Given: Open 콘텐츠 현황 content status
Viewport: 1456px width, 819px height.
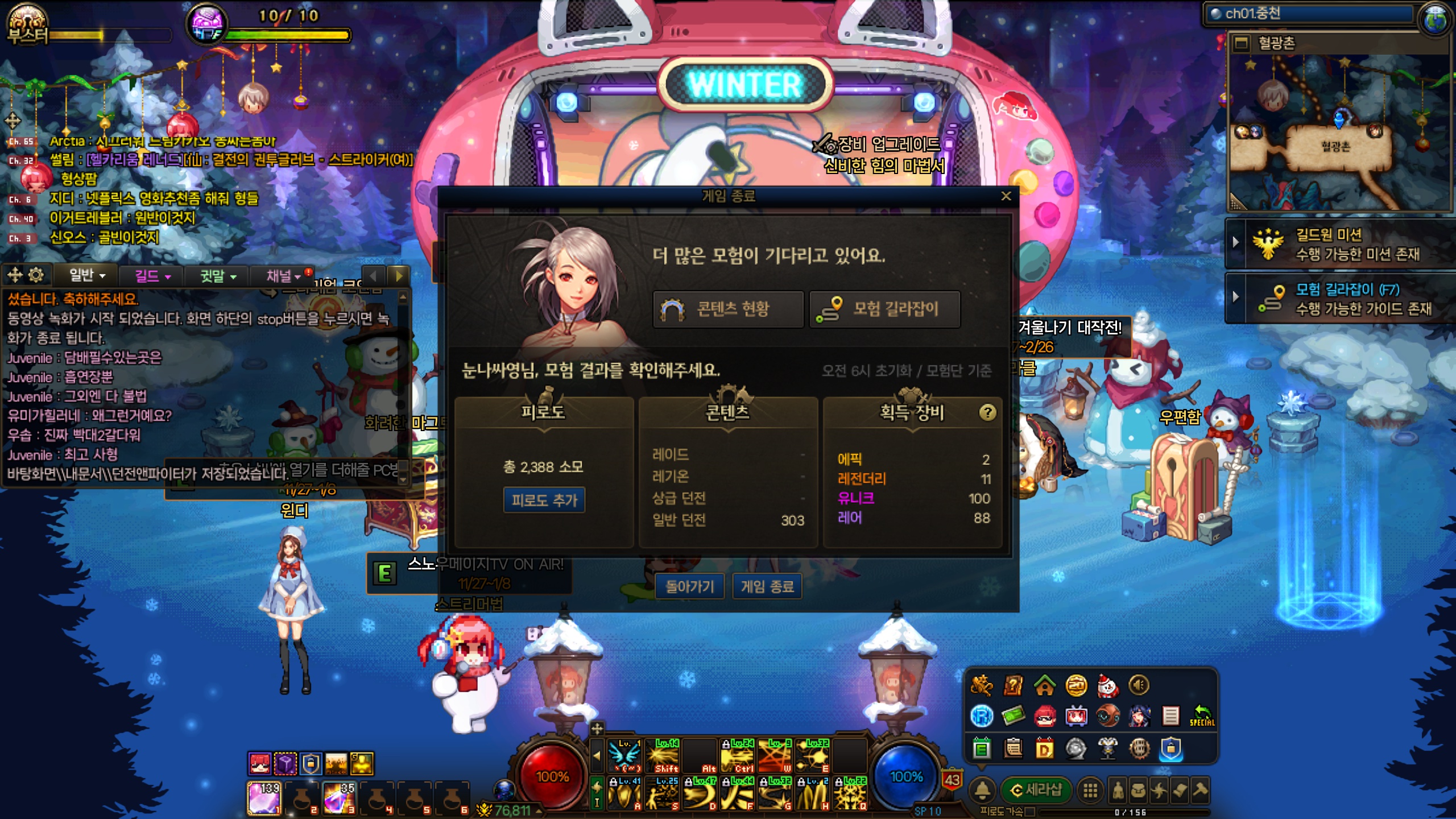Looking at the screenshot, I should point(727,309).
